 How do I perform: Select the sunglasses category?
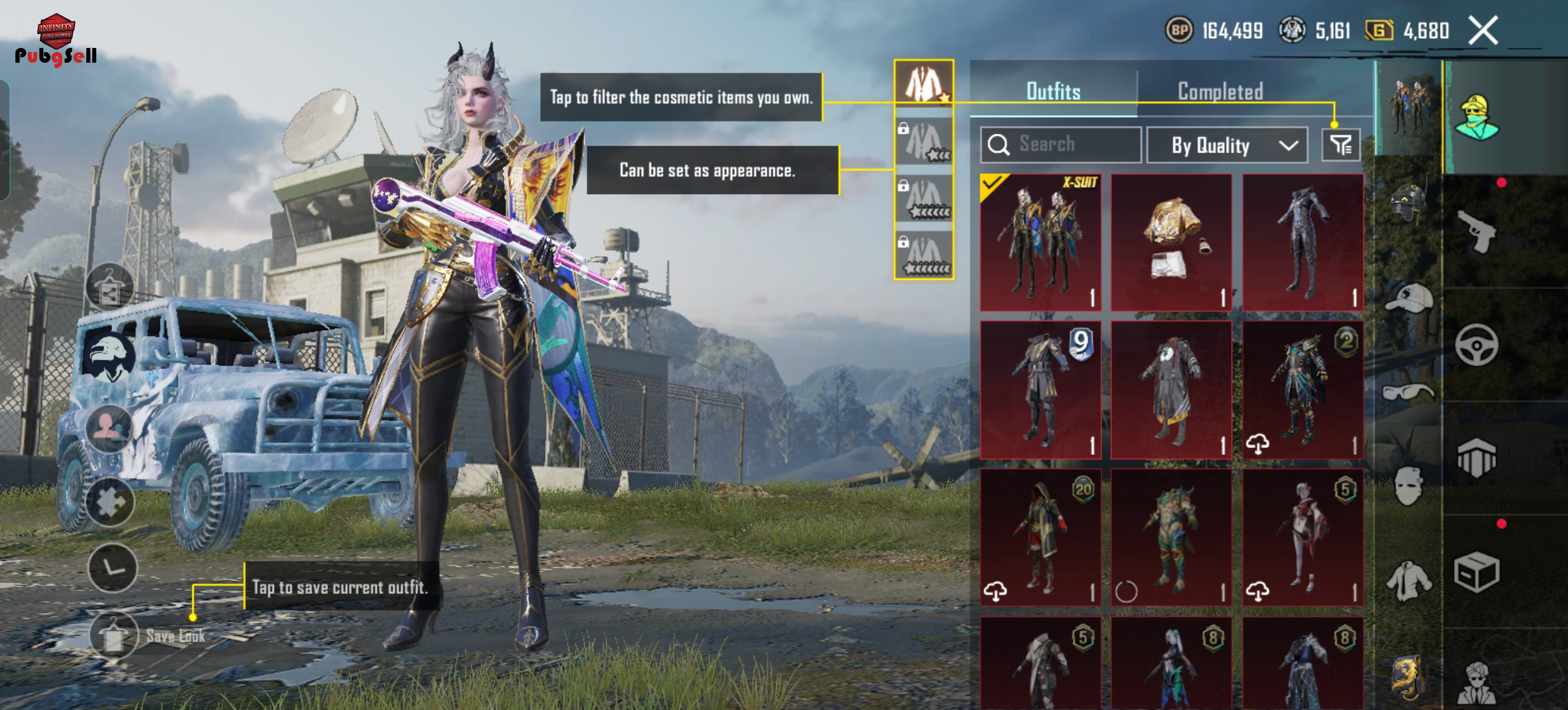click(1407, 392)
